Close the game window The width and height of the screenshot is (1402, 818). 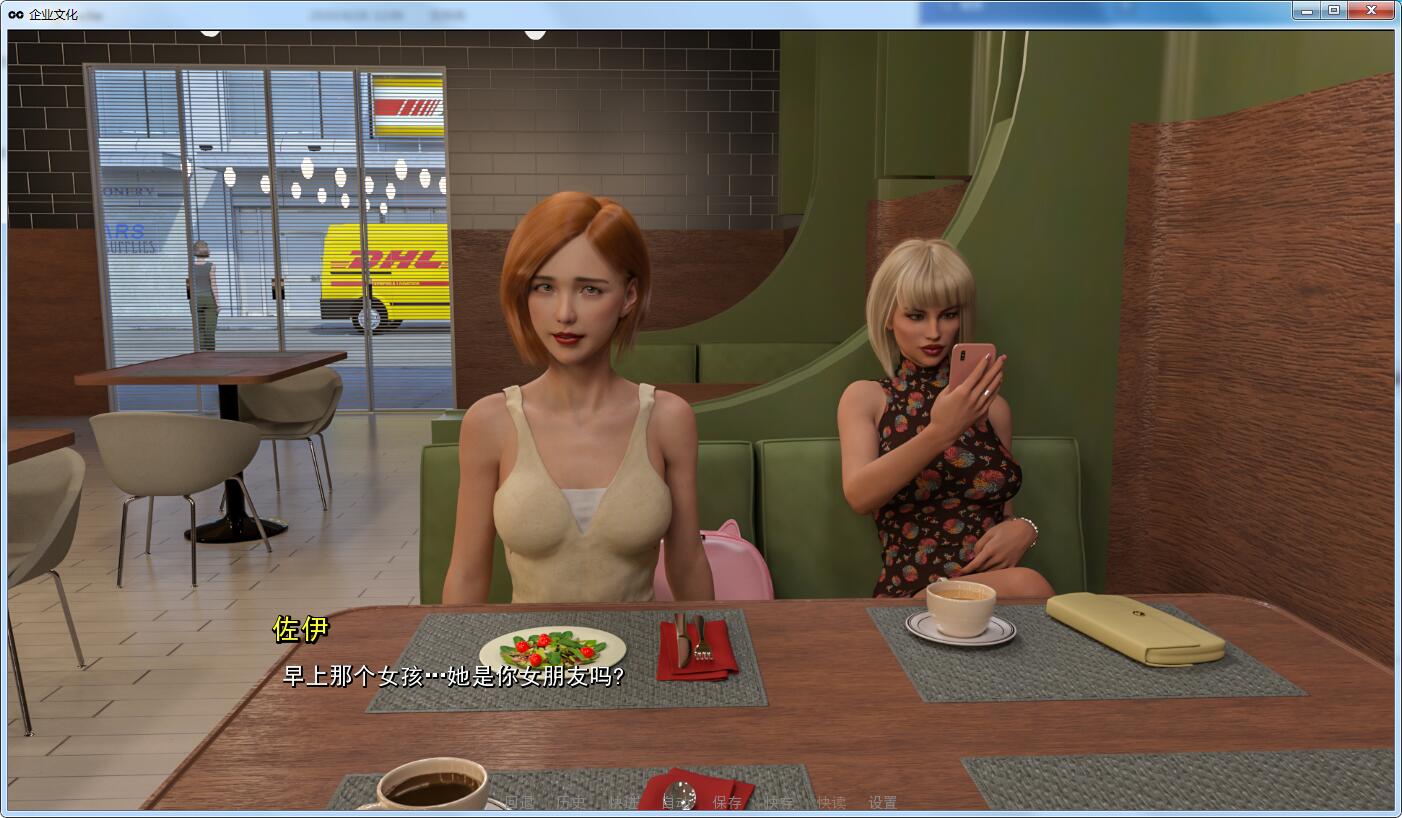[x=1369, y=10]
